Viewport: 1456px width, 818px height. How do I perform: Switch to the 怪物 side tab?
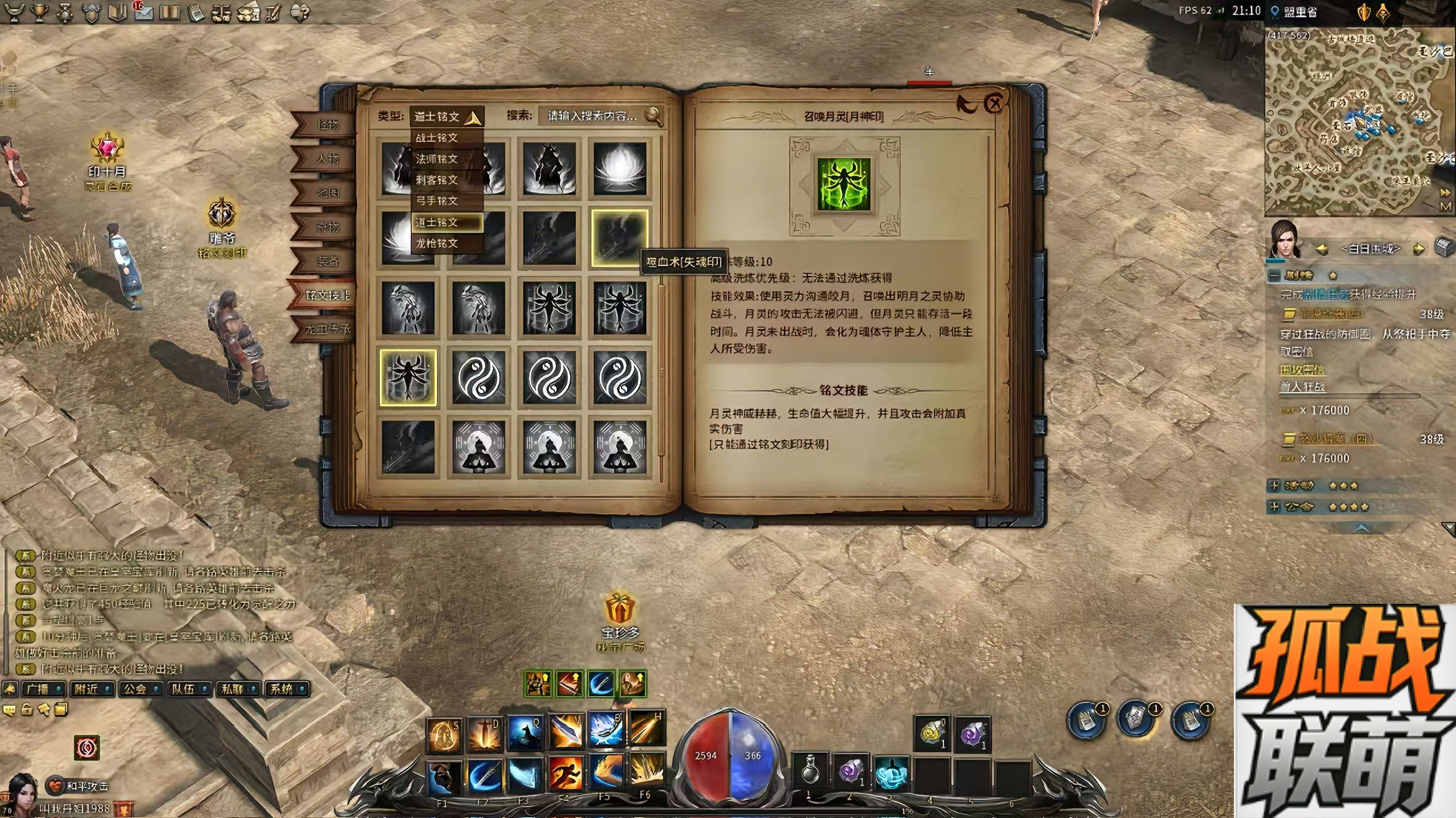[327, 125]
